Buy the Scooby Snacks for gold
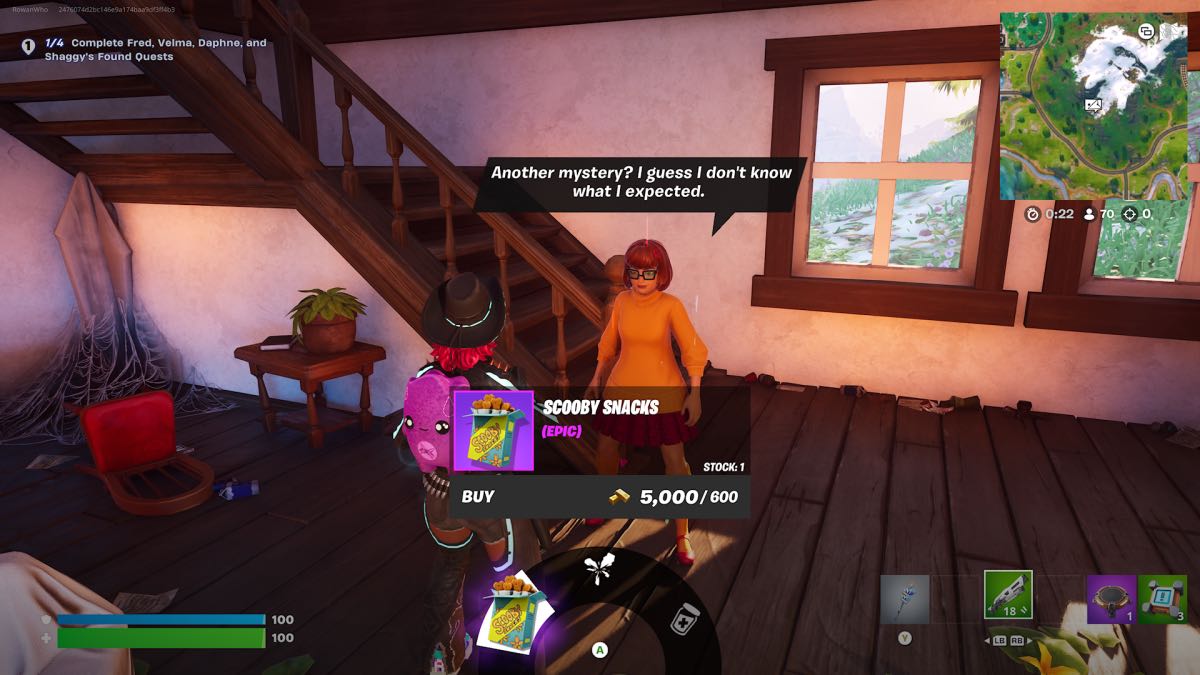The height and width of the screenshot is (675, 1200). (x=598, y=496)
